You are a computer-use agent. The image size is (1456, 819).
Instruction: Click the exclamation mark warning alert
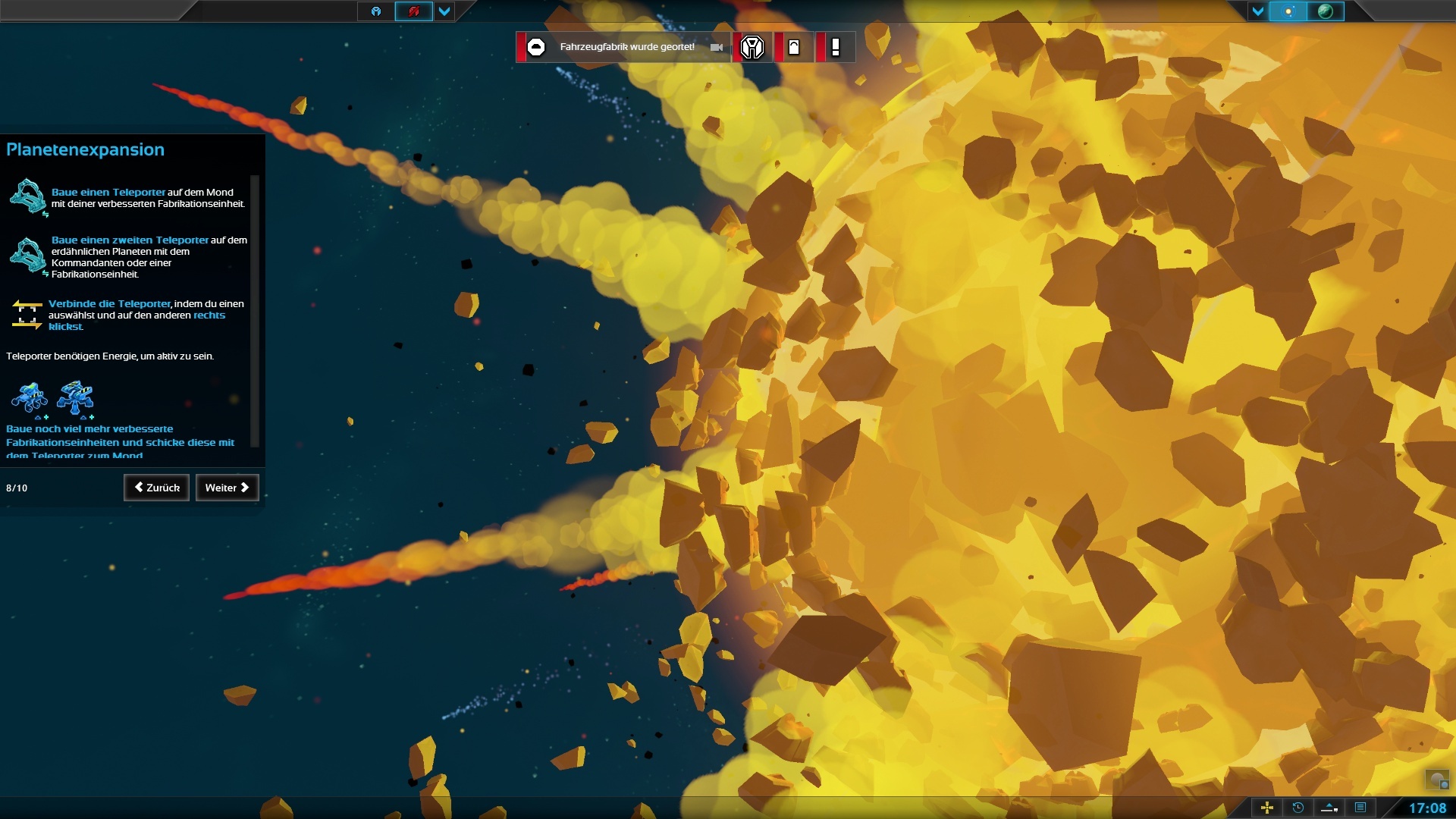pyautogui.click(x=836, y=47)
